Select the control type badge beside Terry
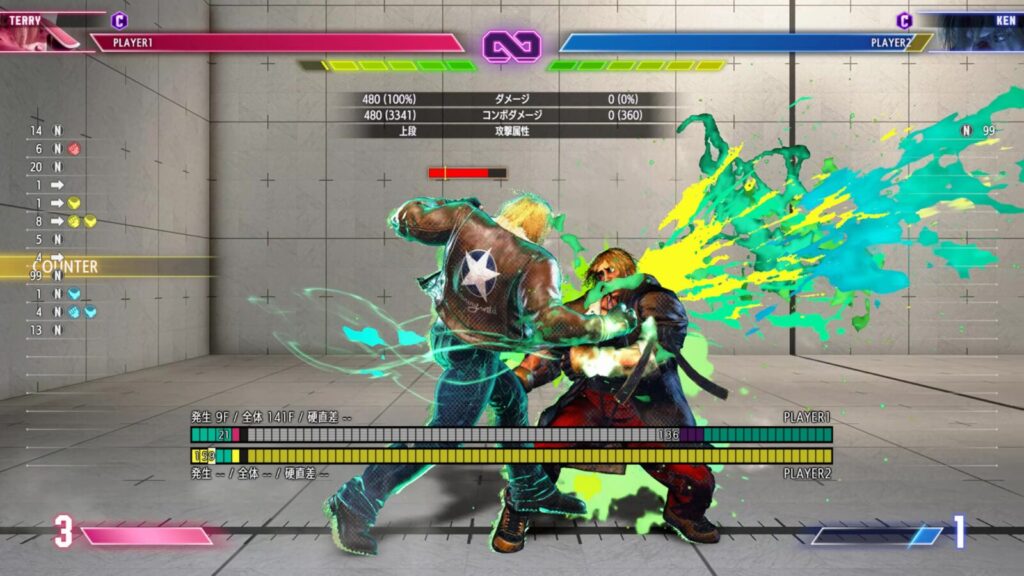 (119, 20)
